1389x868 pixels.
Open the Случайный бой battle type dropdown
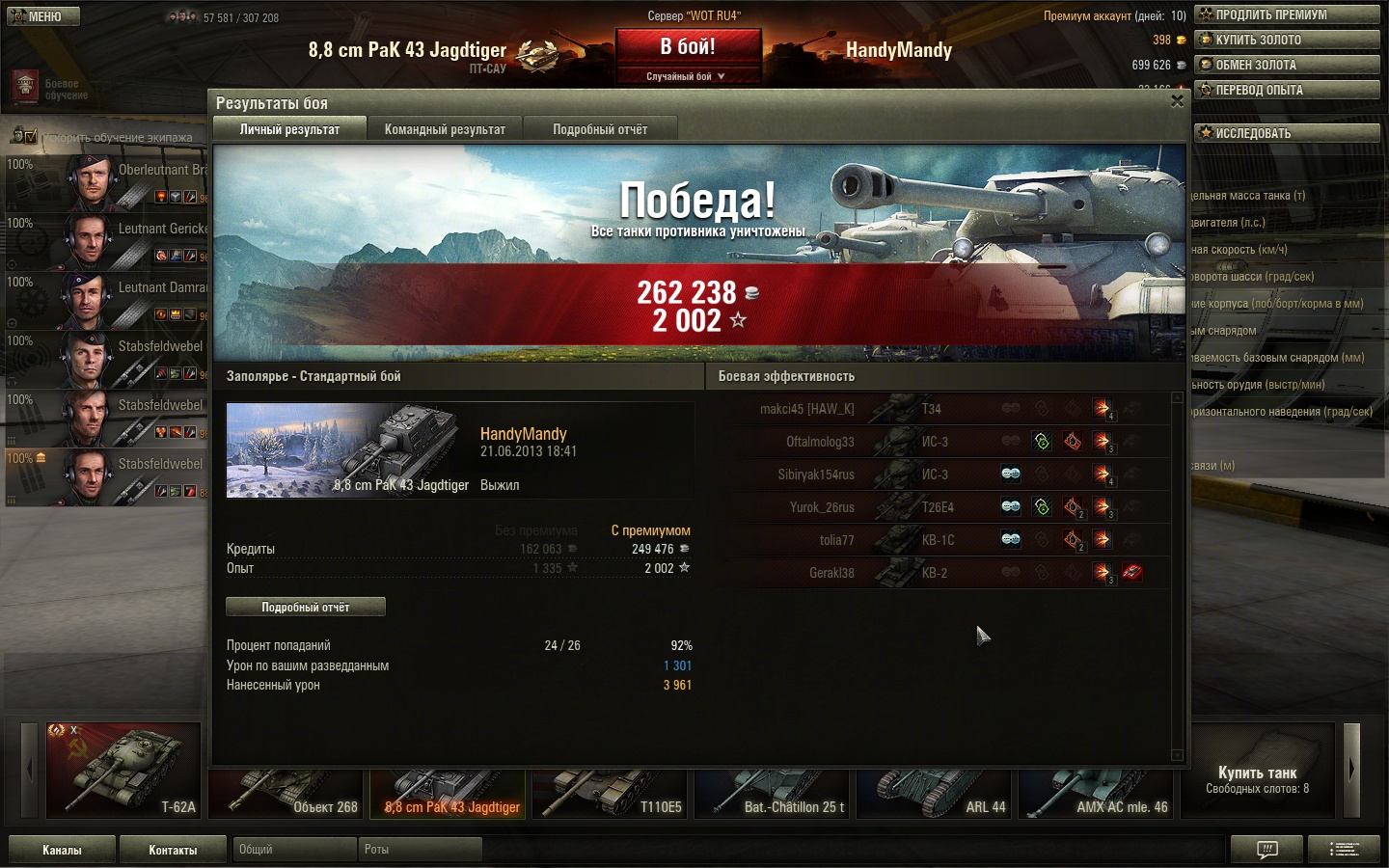click(x=686, y=76)
